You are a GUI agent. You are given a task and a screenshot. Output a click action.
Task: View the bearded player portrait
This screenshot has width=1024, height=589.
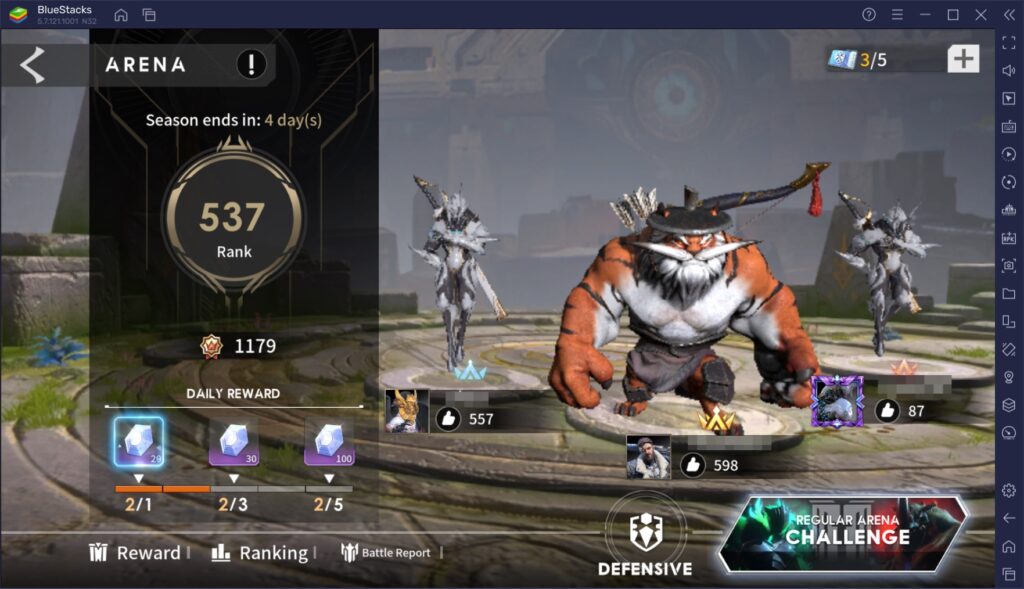[x=648, y=457]
